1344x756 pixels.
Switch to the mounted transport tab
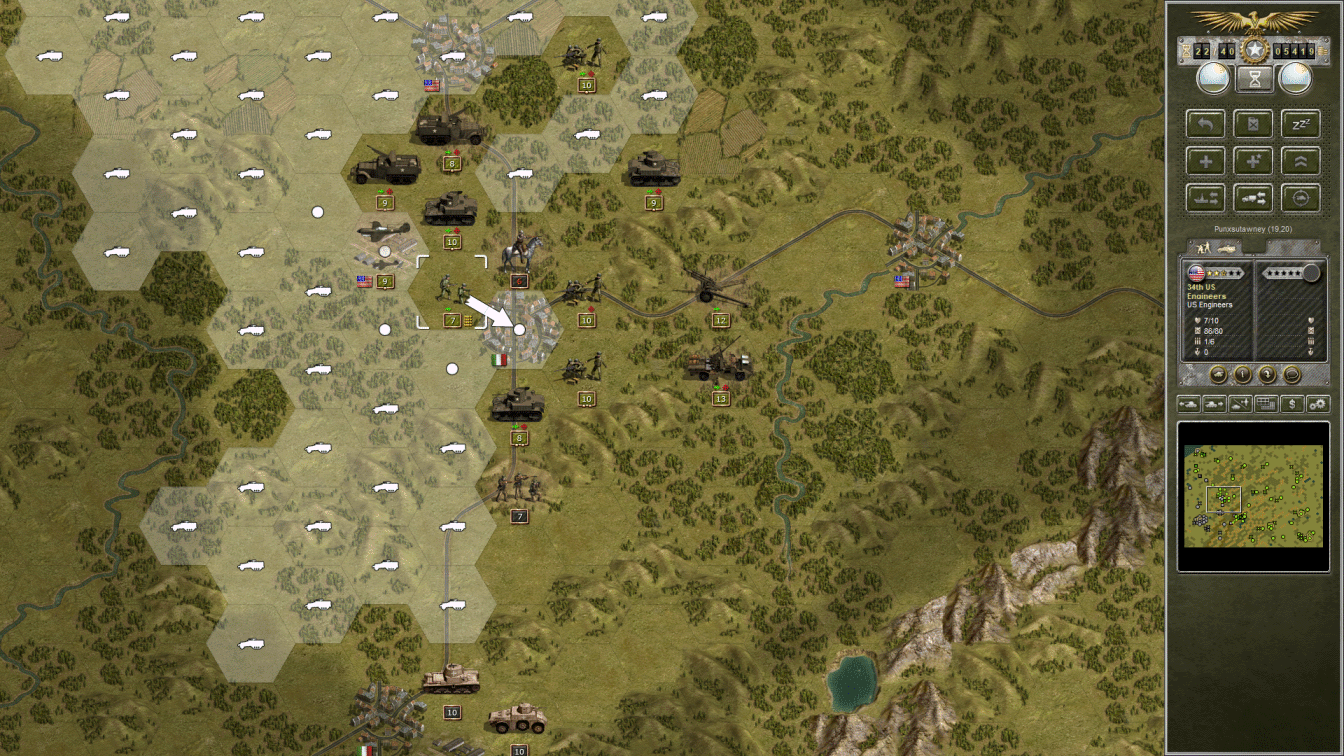pyautogui.click(x=1226, y=248)
